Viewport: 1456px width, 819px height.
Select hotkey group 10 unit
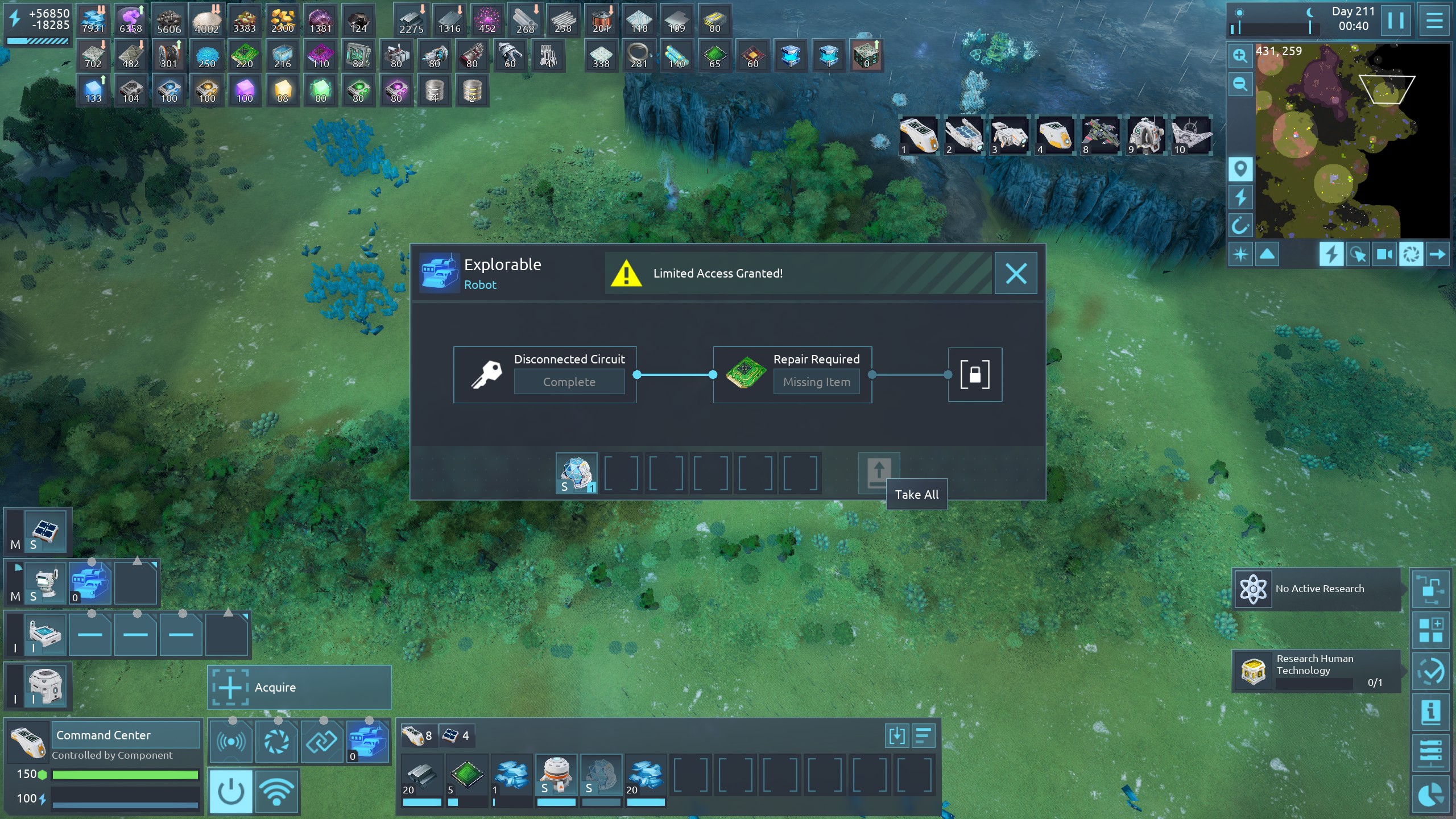click(x=1192, y=135)
